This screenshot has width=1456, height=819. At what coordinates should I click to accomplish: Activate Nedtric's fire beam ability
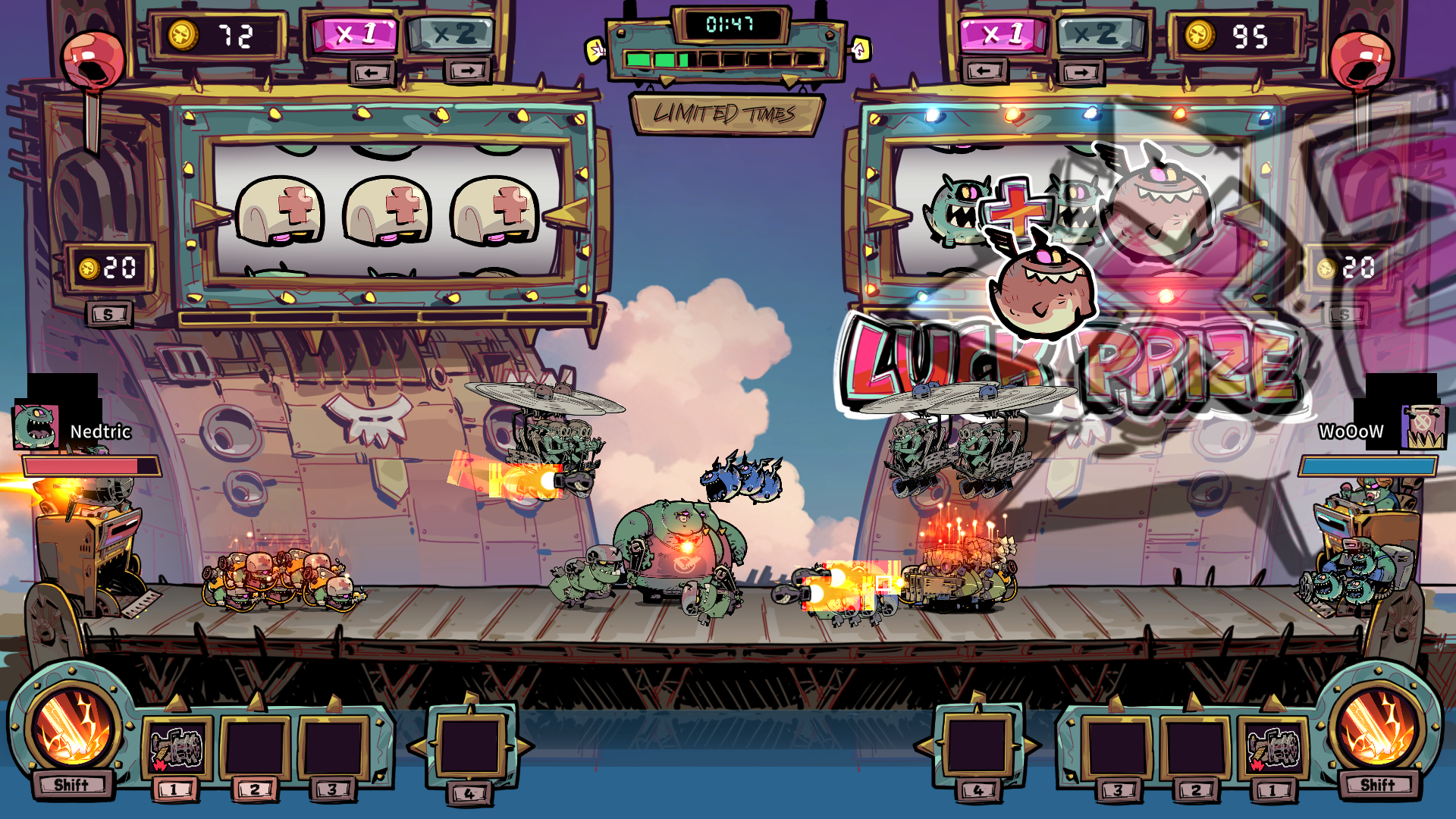coord(74,730)
